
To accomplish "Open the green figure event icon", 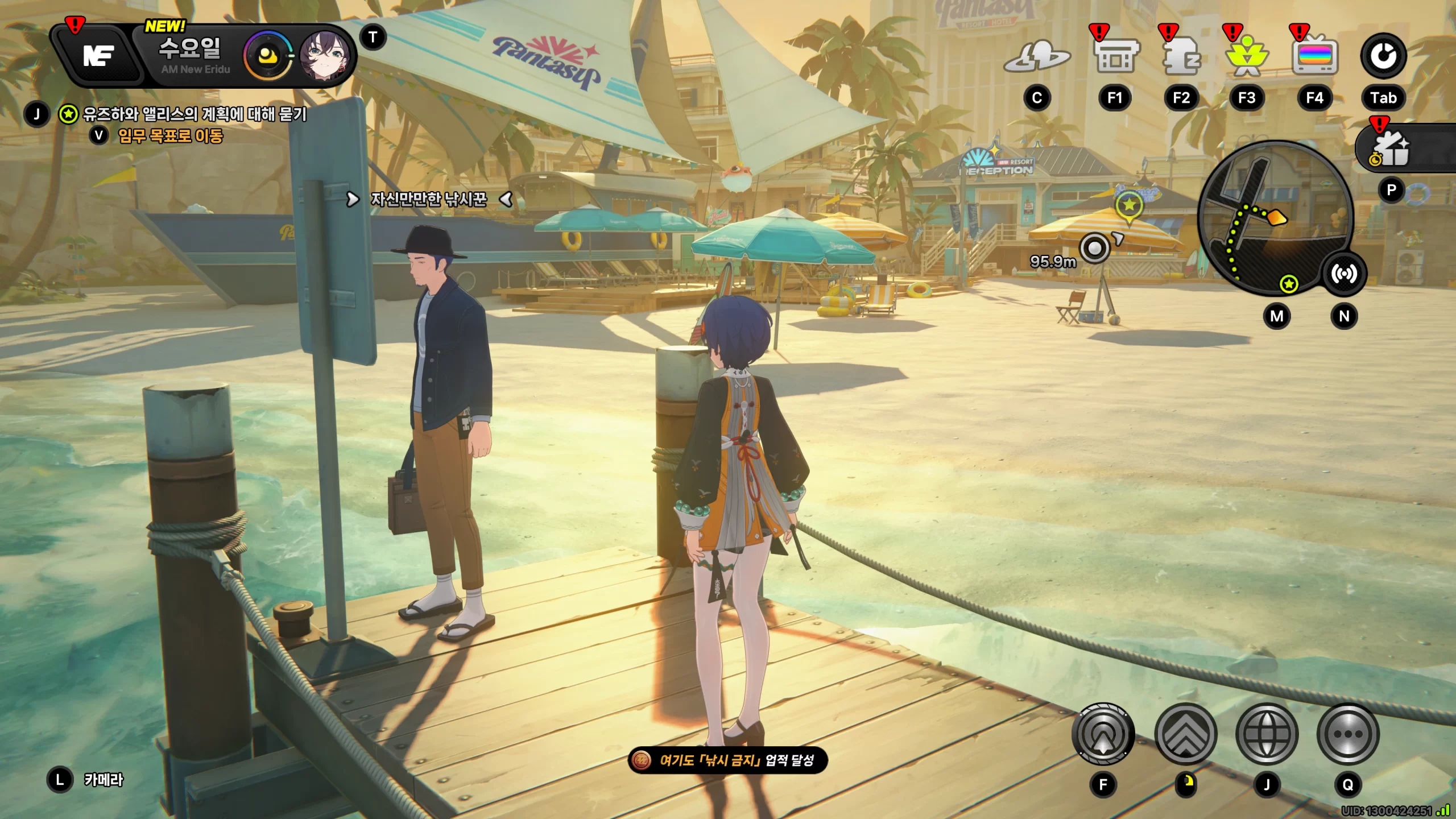I will [x=1247, y=57].
